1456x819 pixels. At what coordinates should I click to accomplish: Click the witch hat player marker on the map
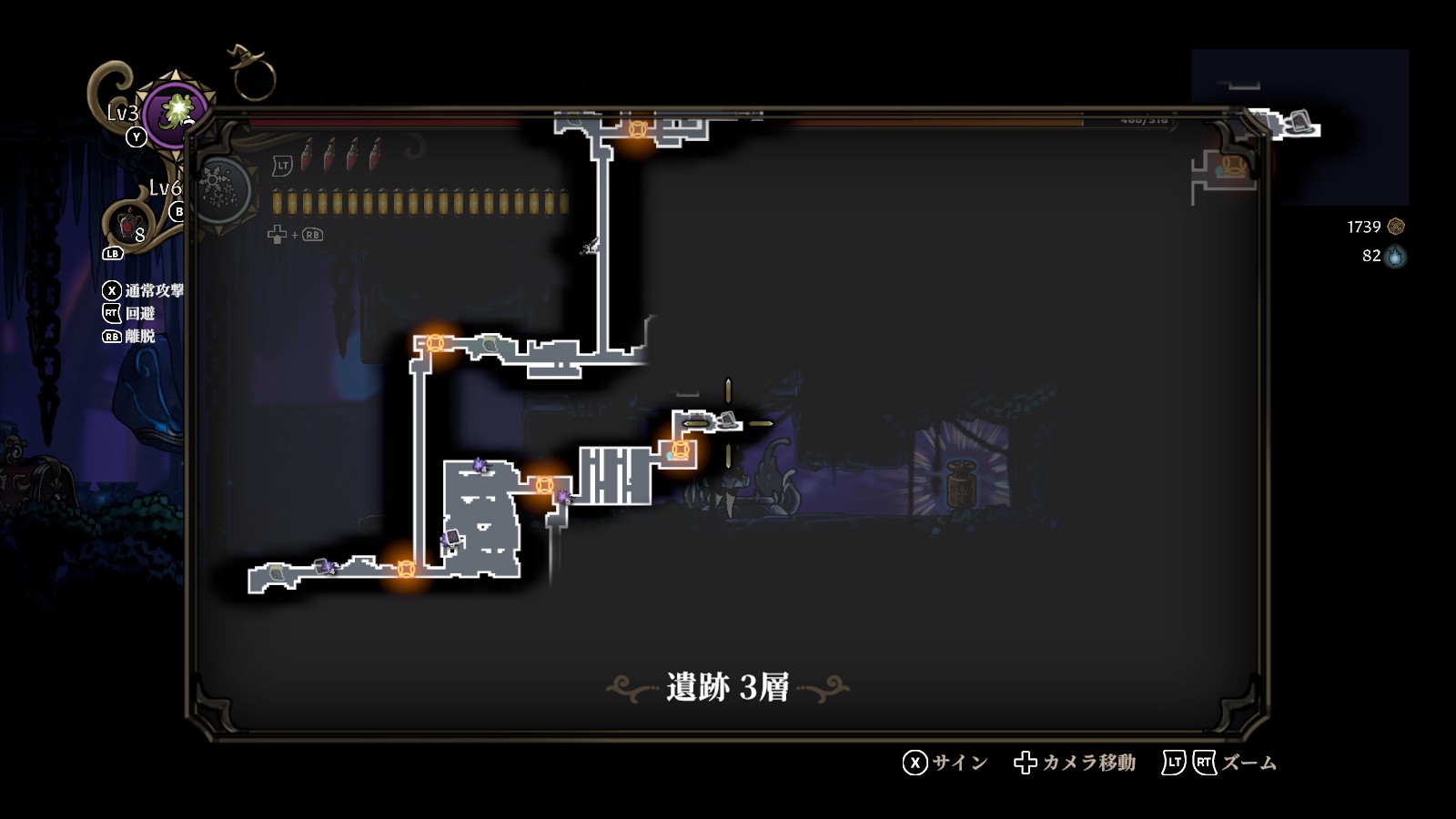[x=726, y=420]
